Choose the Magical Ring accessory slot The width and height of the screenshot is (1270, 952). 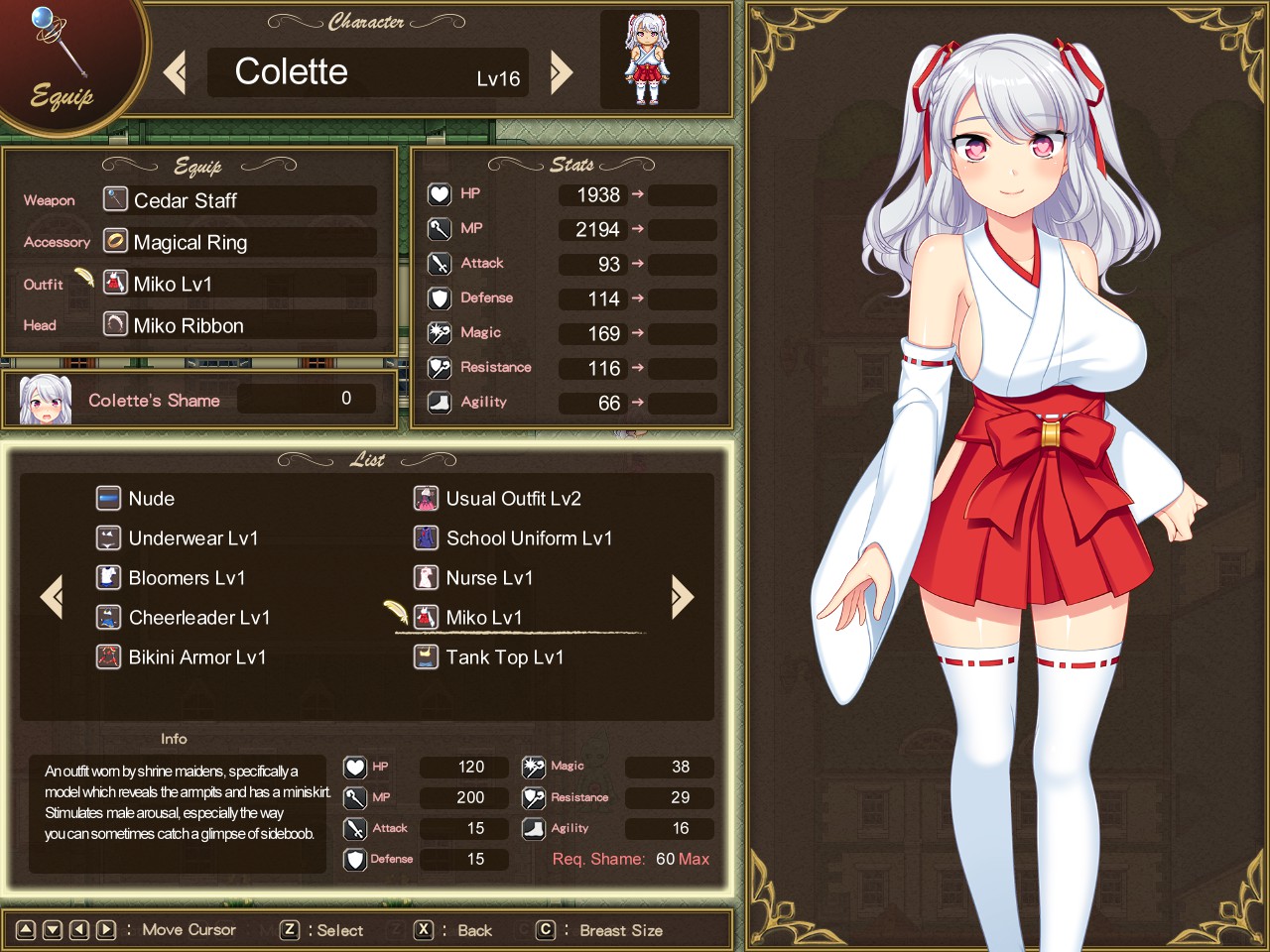click(x=239, y=242)
